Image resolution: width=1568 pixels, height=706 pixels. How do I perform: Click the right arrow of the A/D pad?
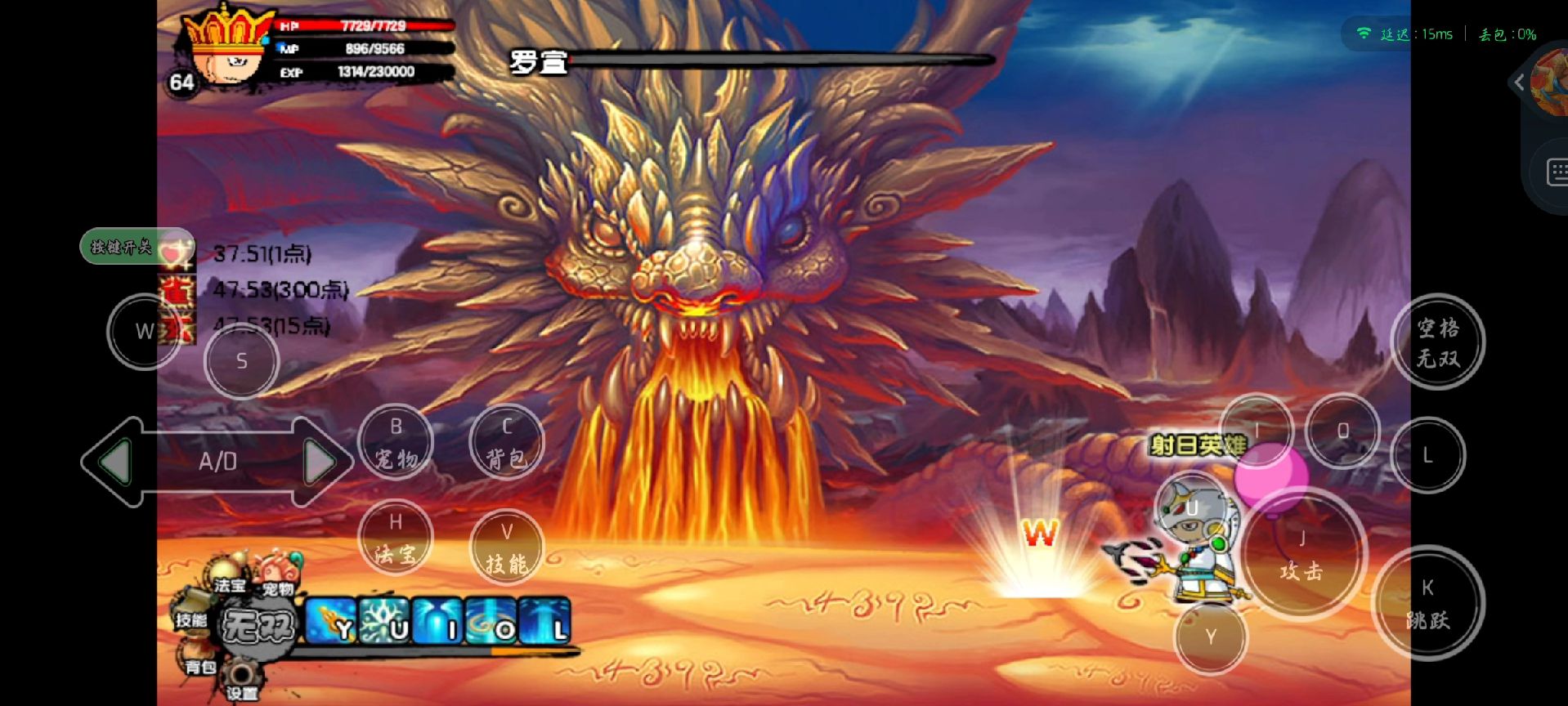pos(320,462)
